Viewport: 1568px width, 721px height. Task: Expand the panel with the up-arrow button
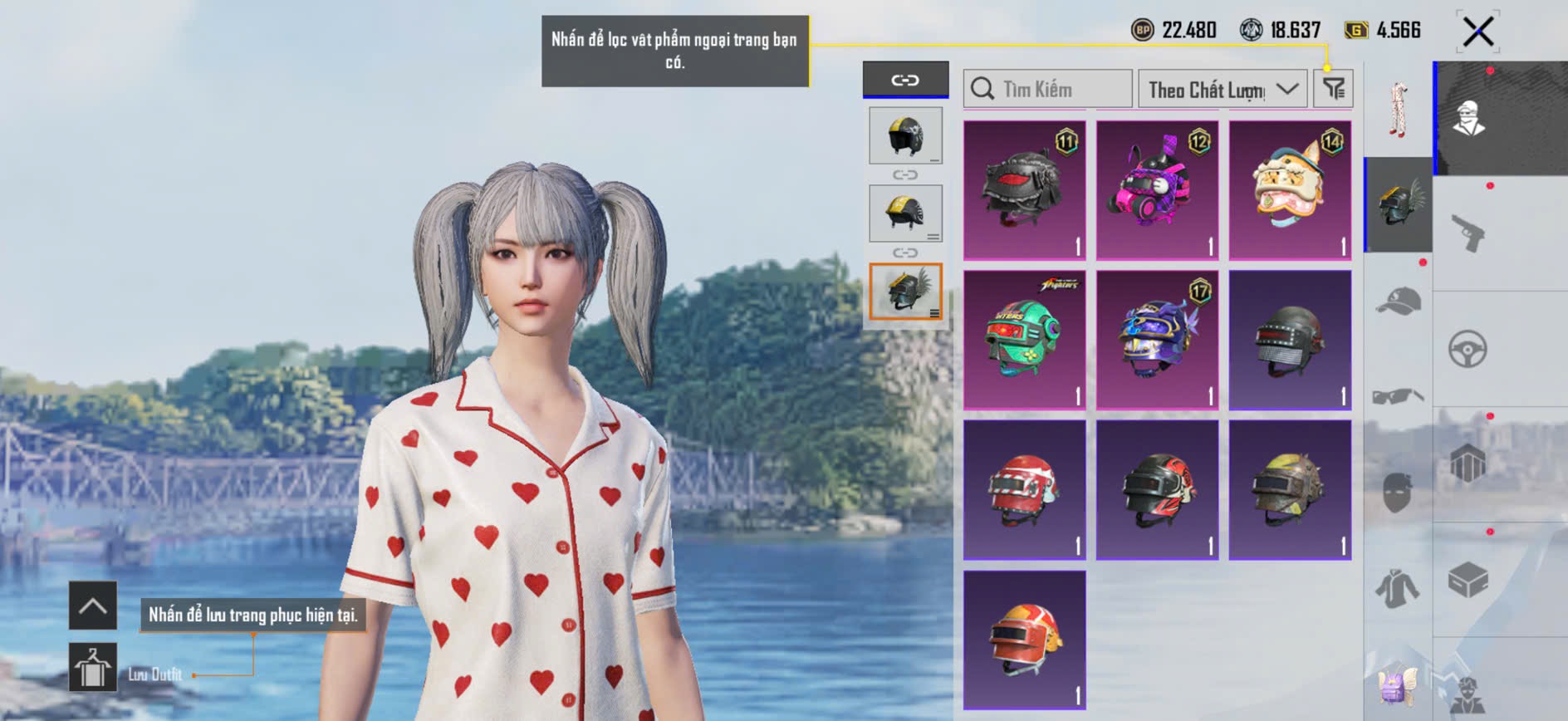[x=92, y=606]
